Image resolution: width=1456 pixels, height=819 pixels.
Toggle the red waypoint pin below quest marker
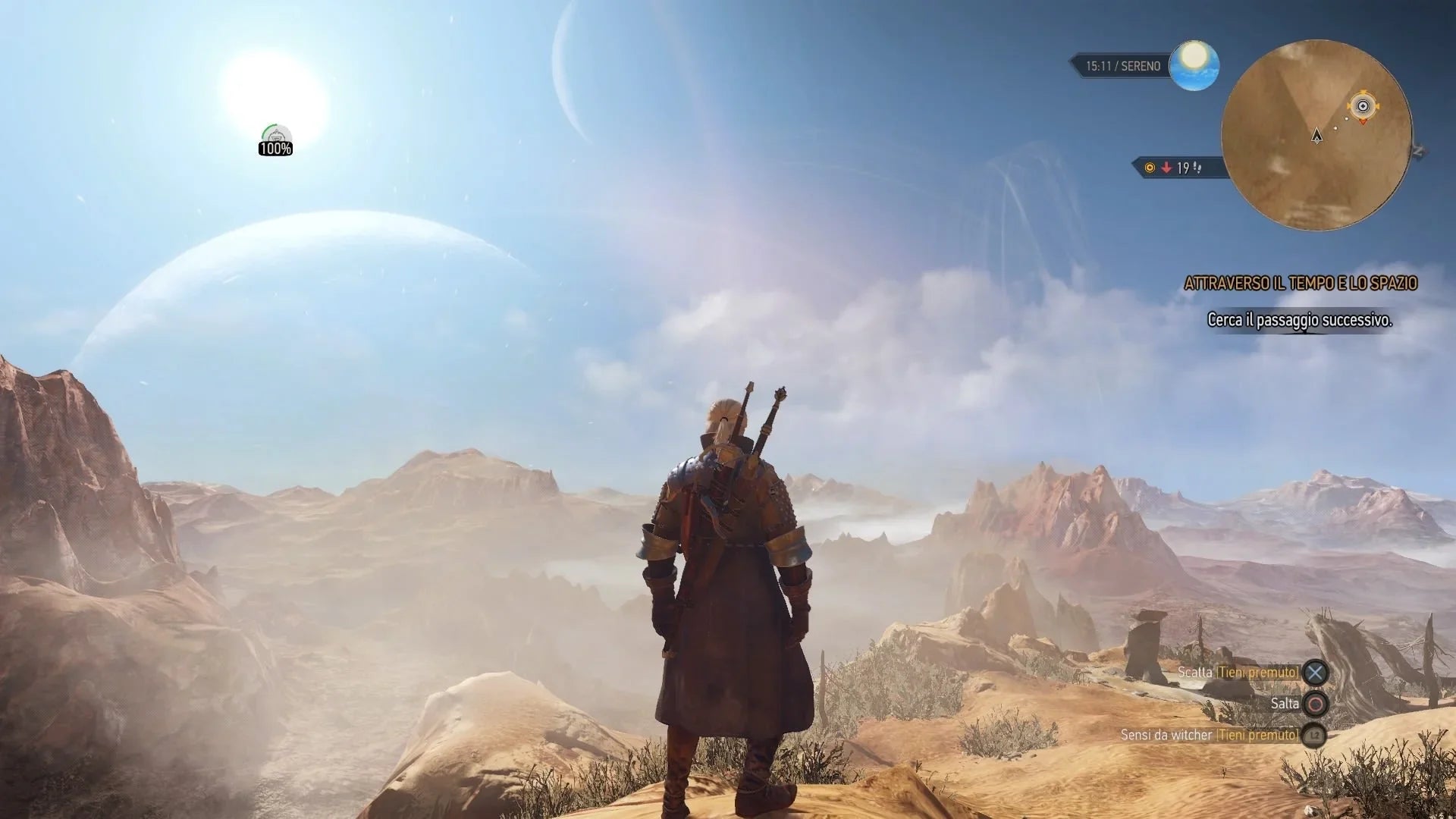click(x=1363, y=122)
